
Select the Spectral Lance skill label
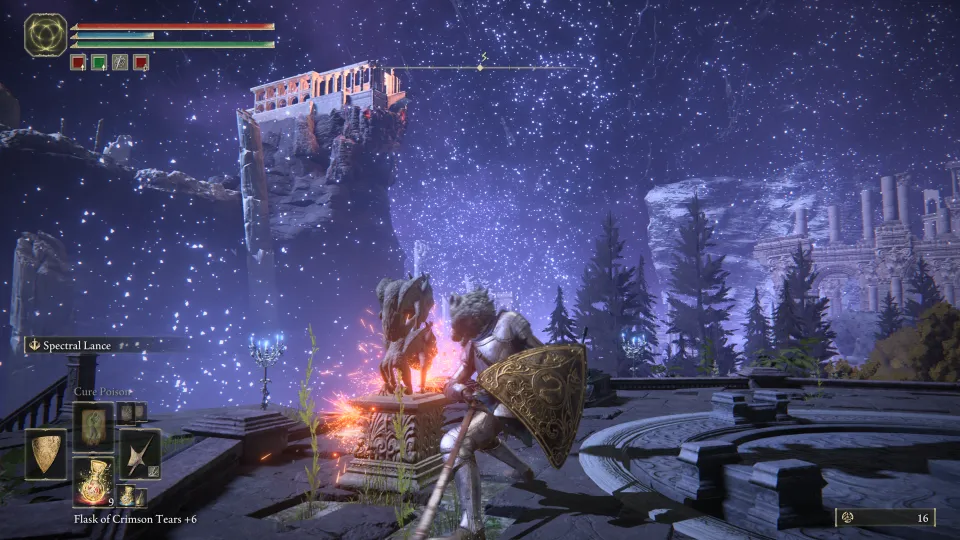coord(80,345)
